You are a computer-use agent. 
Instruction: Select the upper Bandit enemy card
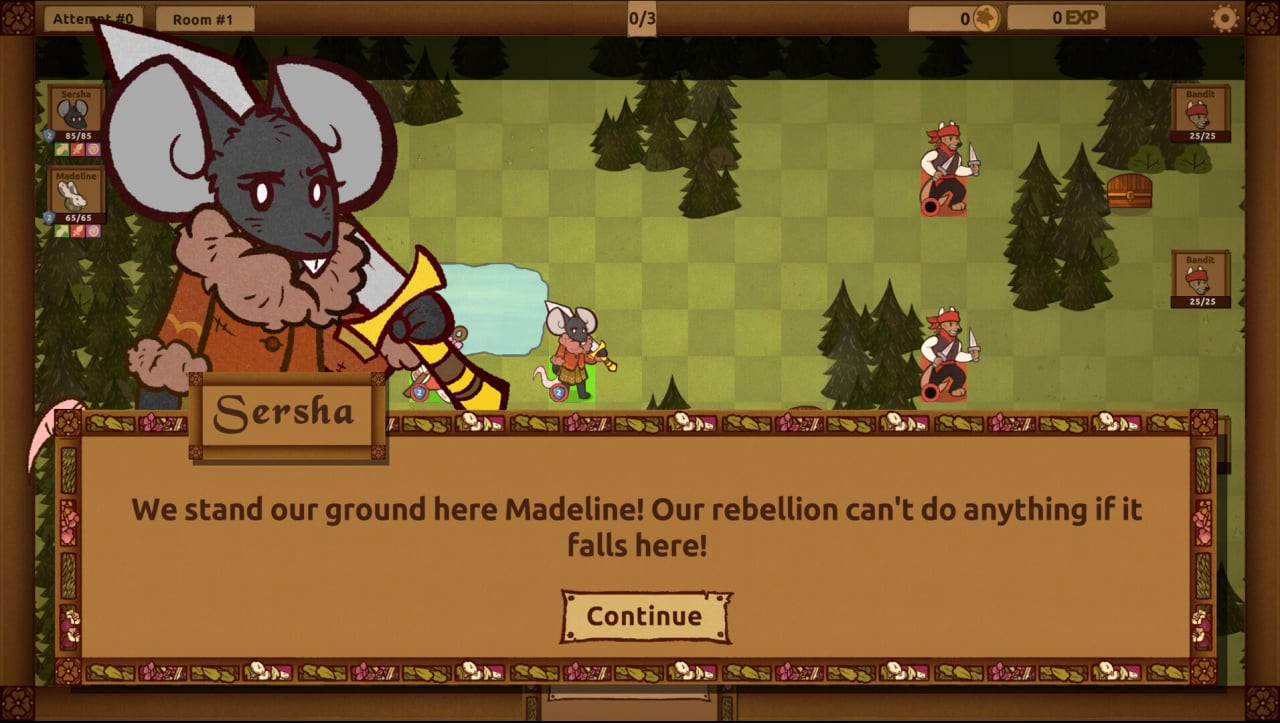tap(1200, 113)
